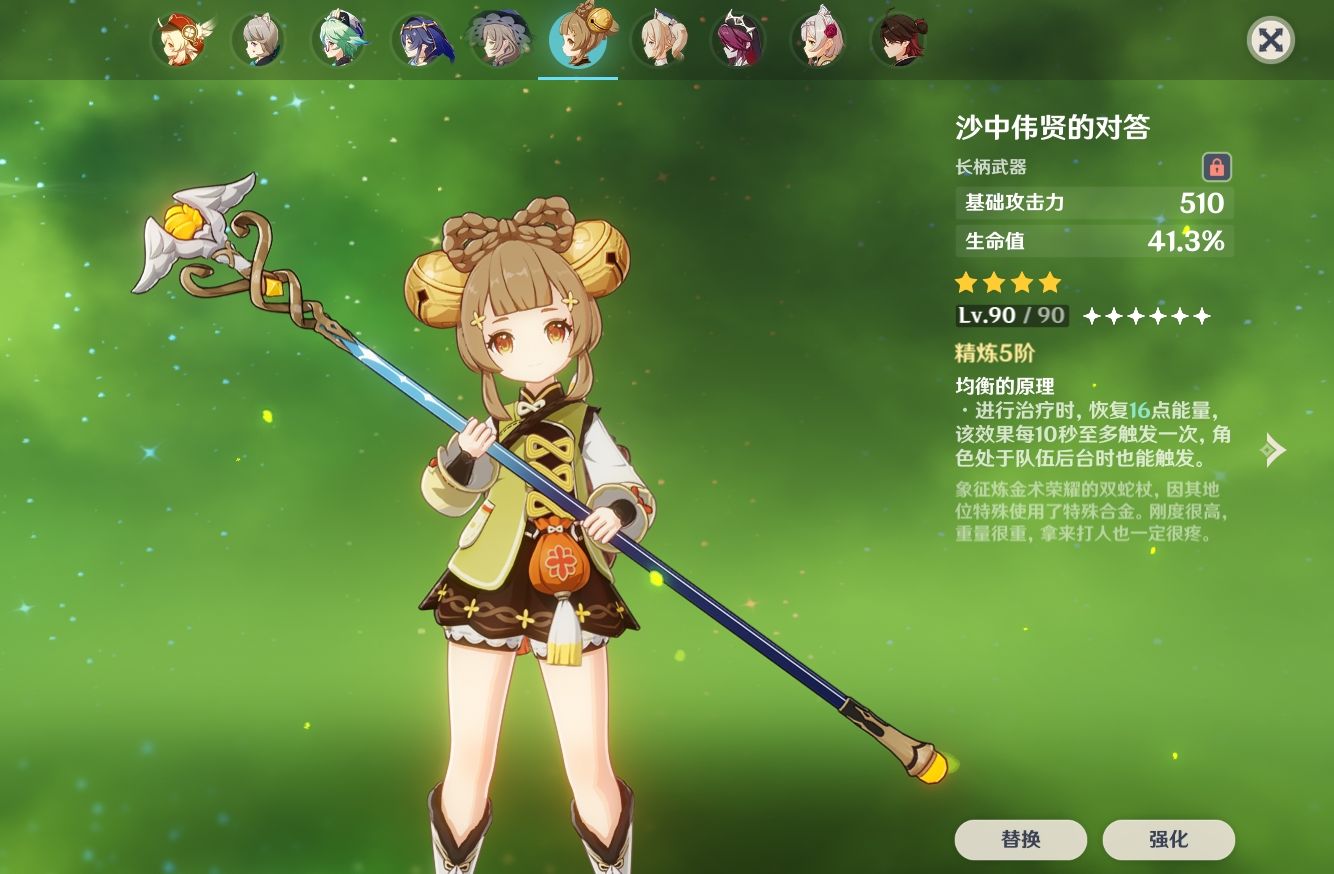This screenshot has height=874, width=1334.
Task: Click the six ascension star icons
Action: [1148, 316]
